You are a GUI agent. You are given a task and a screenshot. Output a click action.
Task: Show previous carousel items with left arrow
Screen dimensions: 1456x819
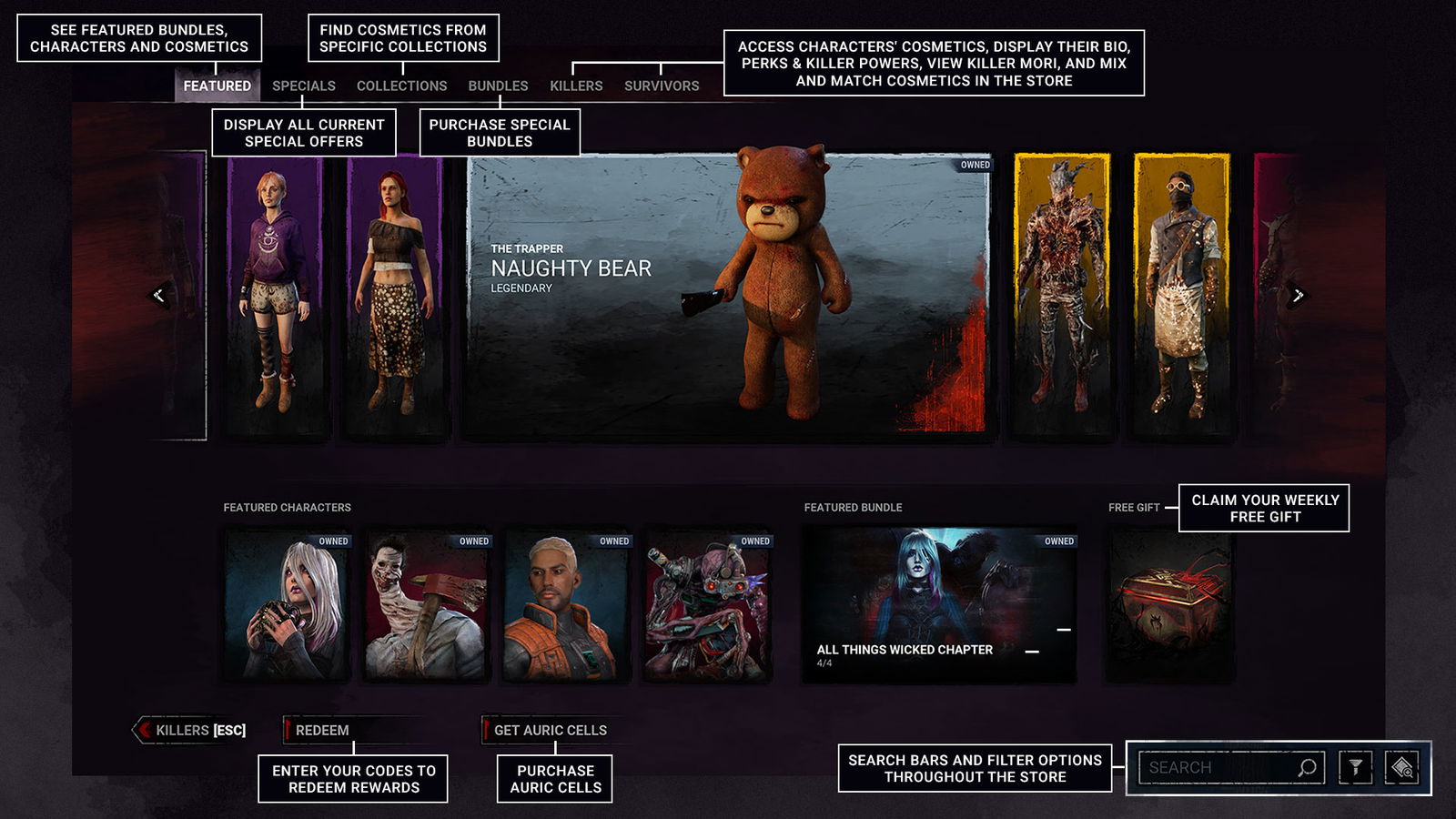tap(159, 295)
